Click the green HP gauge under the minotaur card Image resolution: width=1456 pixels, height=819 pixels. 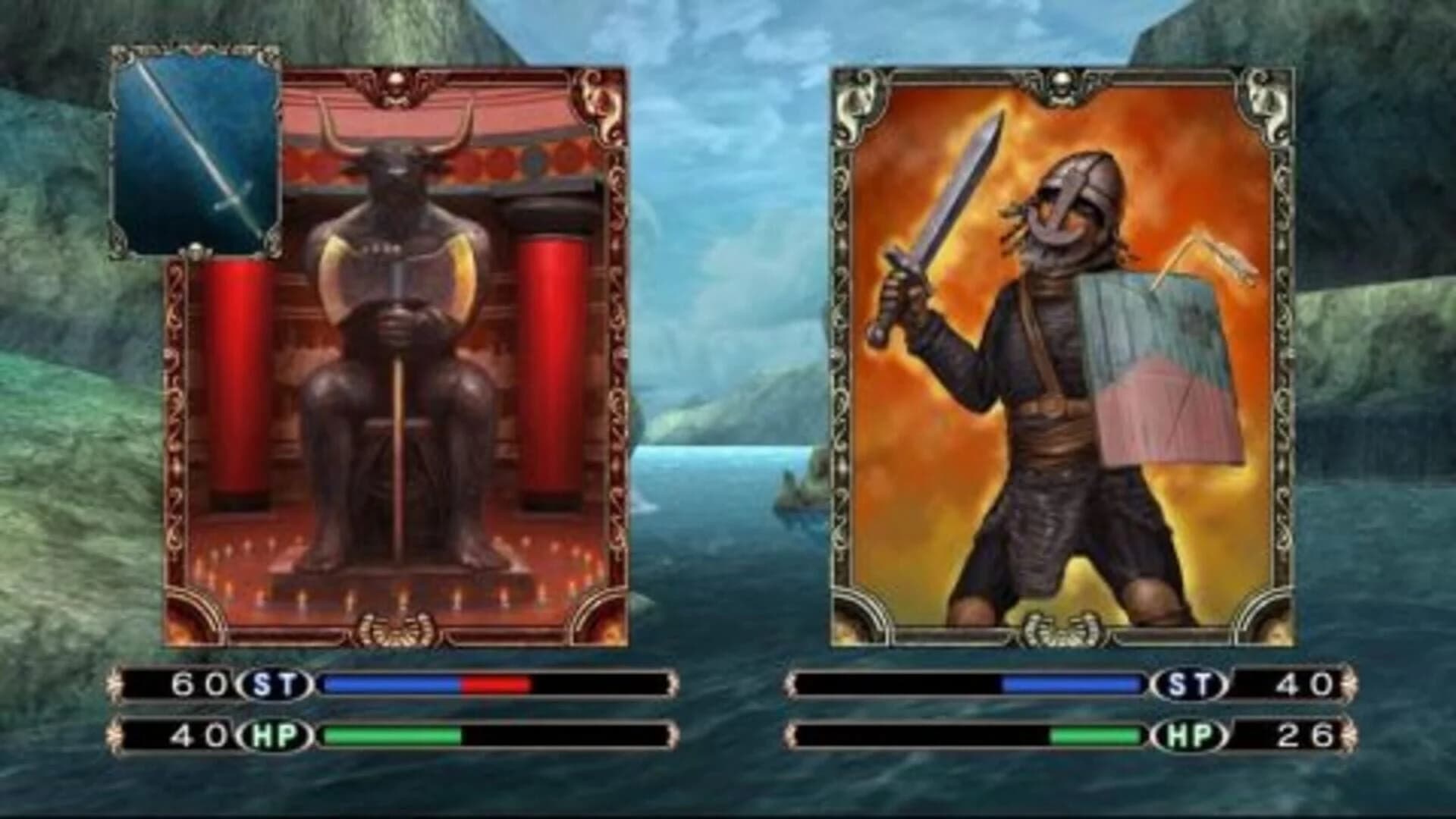tap(391, 734)
